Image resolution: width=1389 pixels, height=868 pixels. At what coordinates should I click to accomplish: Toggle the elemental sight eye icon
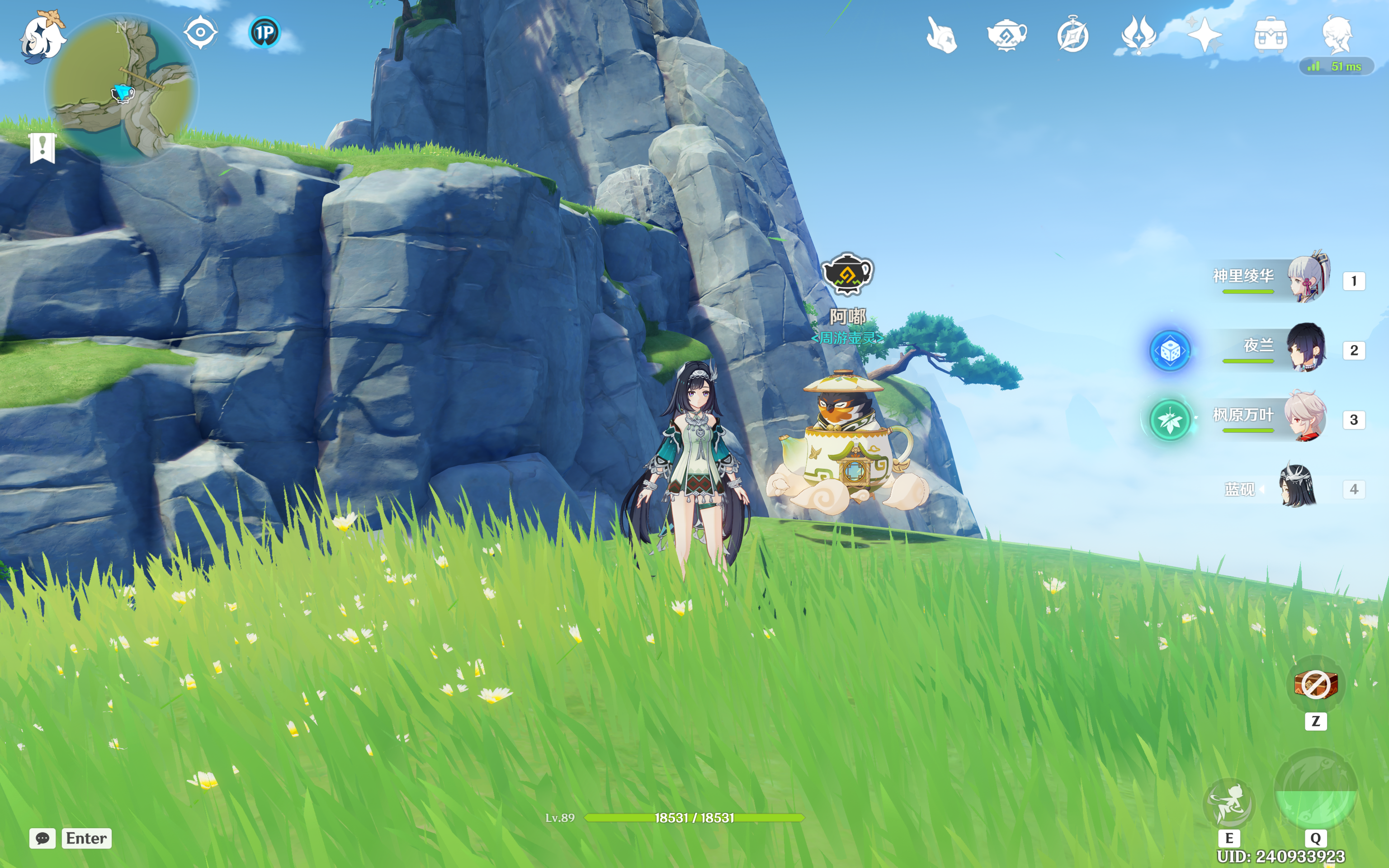pyautogui.click(x=200, y=32)
